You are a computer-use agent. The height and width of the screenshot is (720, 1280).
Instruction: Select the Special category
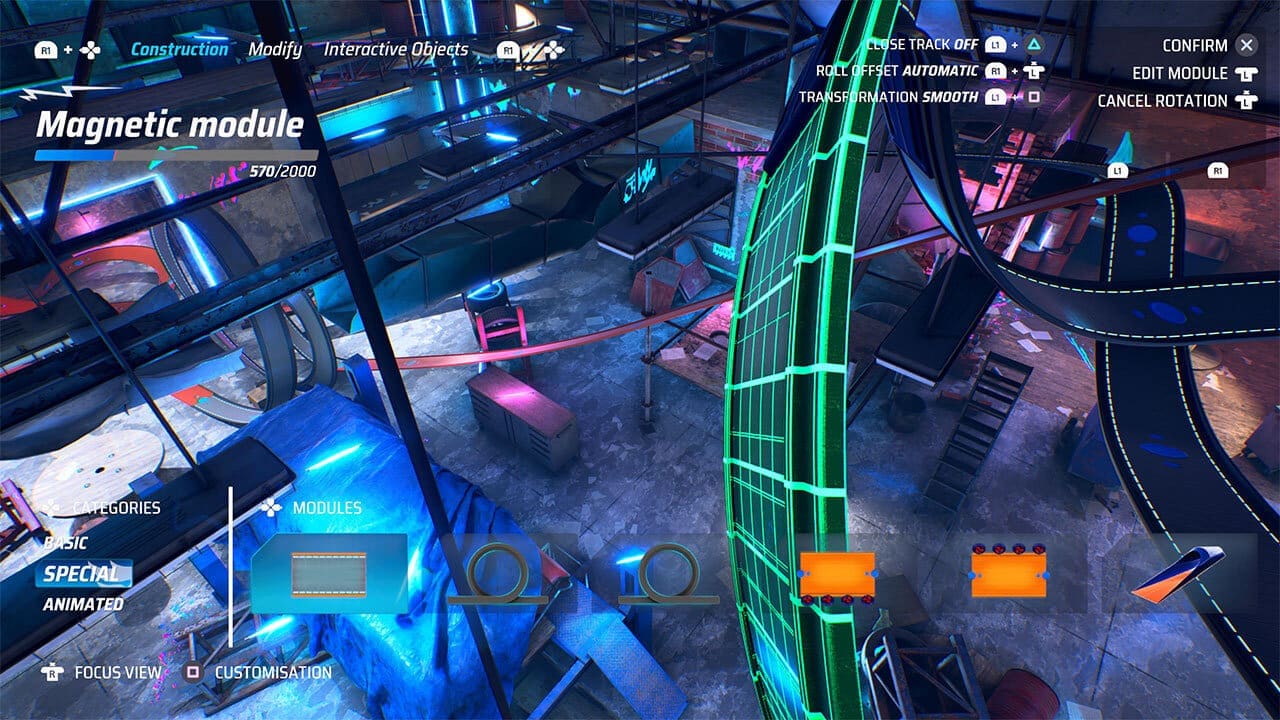click(81, 574)
